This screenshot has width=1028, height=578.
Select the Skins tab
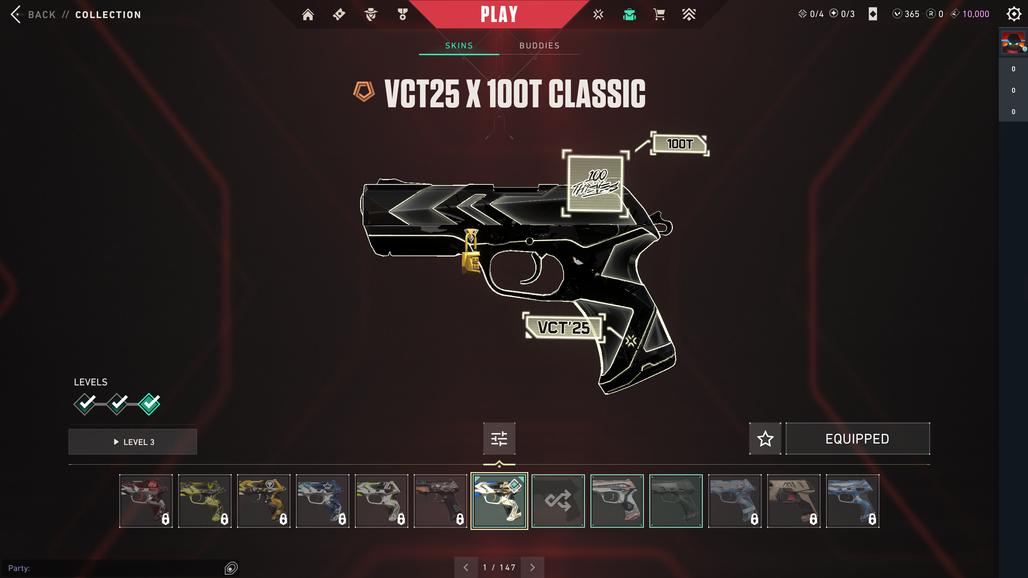pyautogui.click(x=459, y=46)
